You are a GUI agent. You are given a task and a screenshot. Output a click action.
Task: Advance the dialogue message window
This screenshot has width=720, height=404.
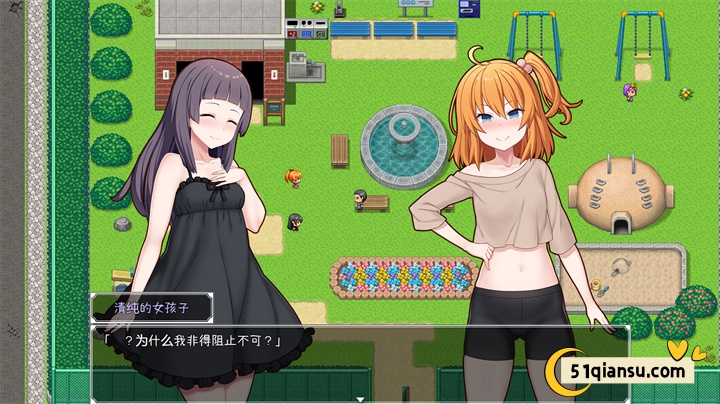358,360
